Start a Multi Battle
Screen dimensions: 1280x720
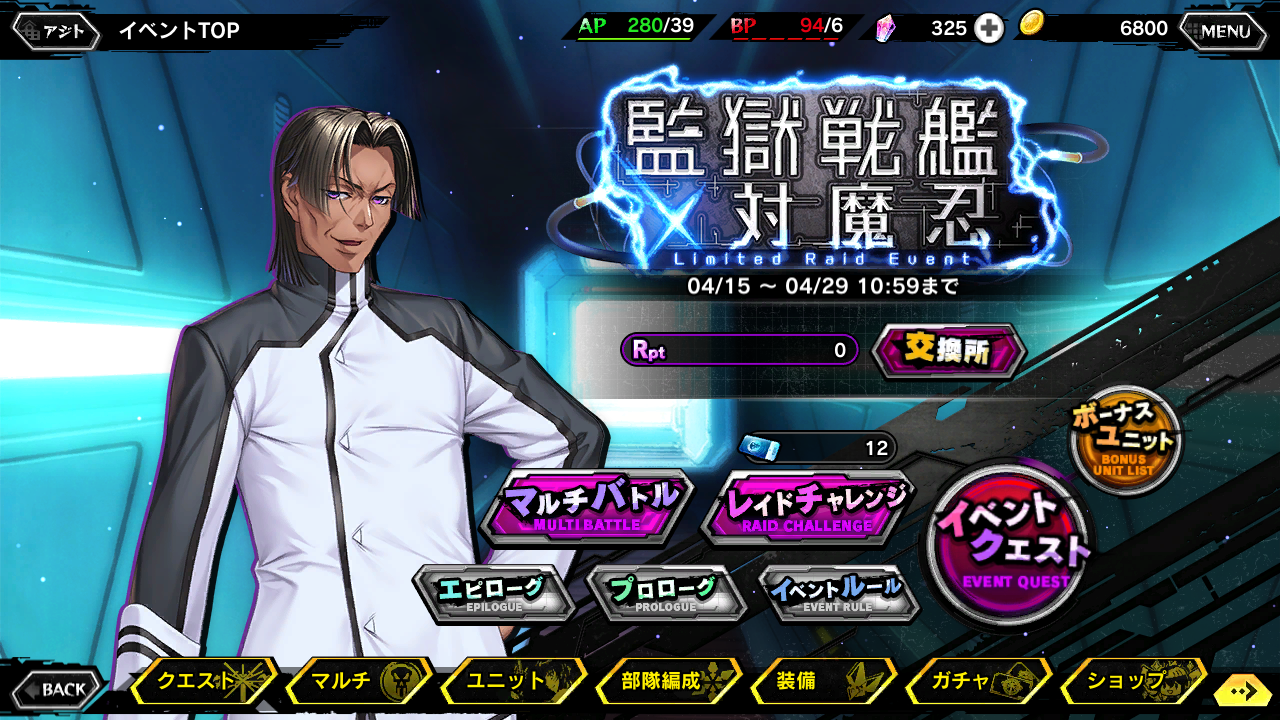coord(586,508)
